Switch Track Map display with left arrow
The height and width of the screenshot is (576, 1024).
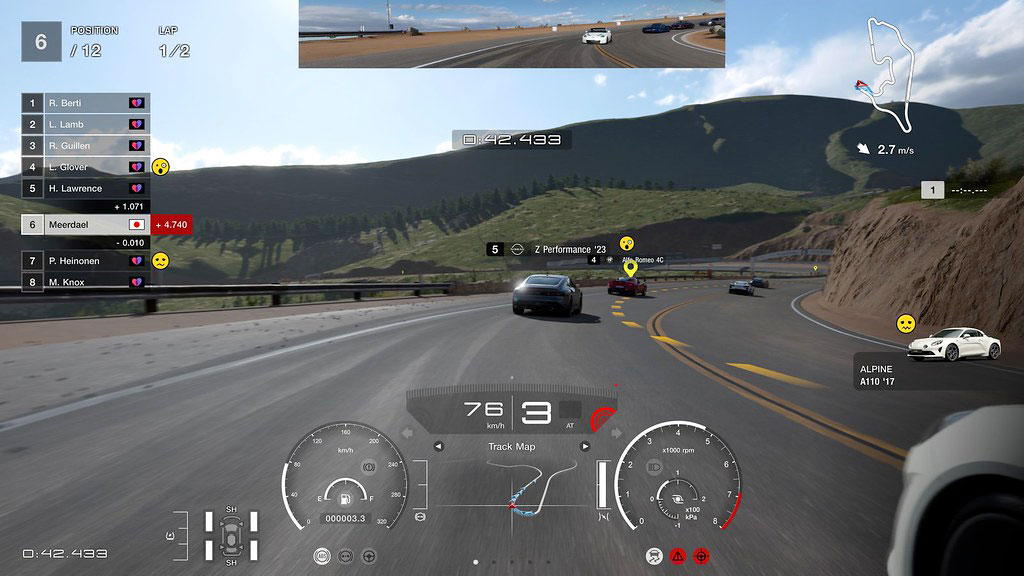click(x=438, y=446)
